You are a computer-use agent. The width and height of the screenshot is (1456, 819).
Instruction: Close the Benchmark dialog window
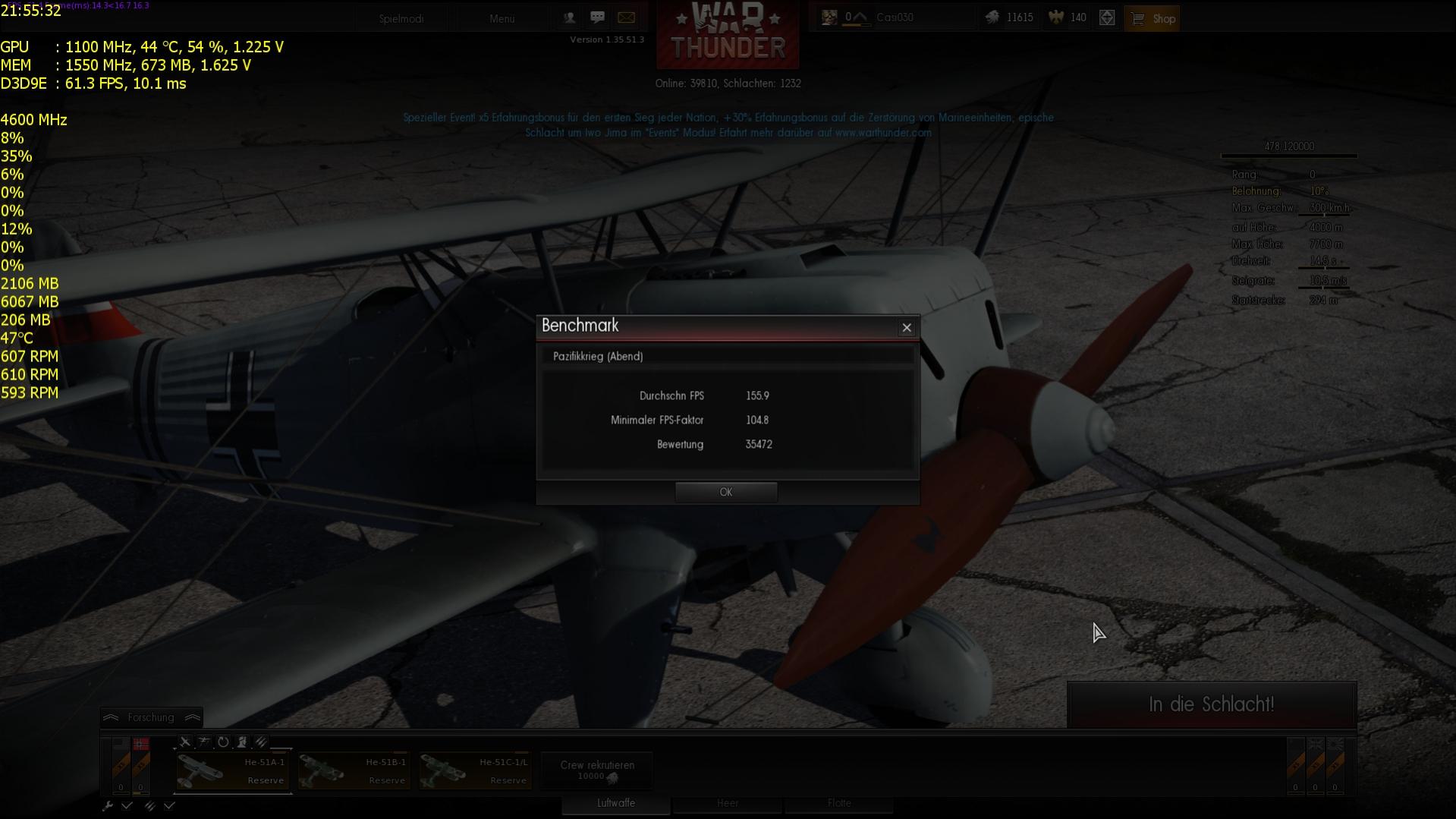click(906, 327)
